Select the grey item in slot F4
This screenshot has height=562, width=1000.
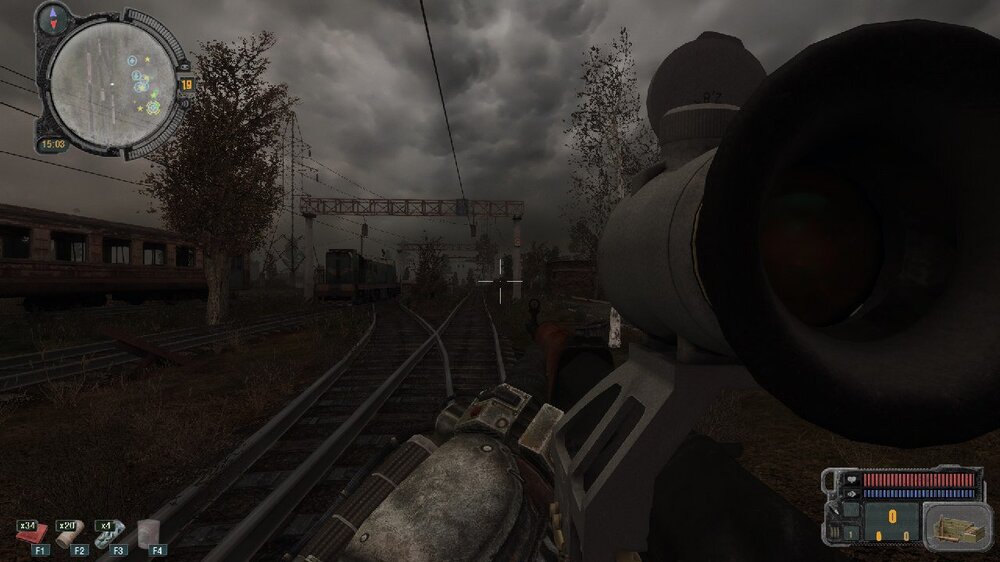pos(149,533)
